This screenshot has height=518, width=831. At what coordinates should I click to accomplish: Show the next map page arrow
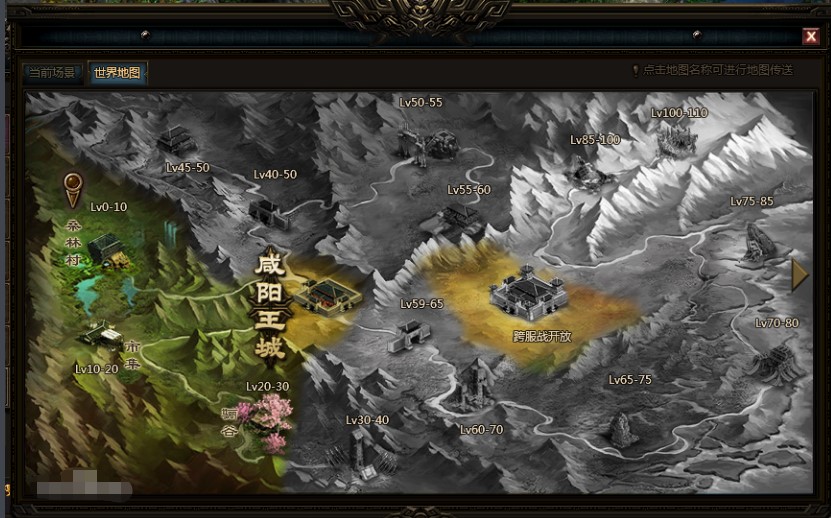799,275
